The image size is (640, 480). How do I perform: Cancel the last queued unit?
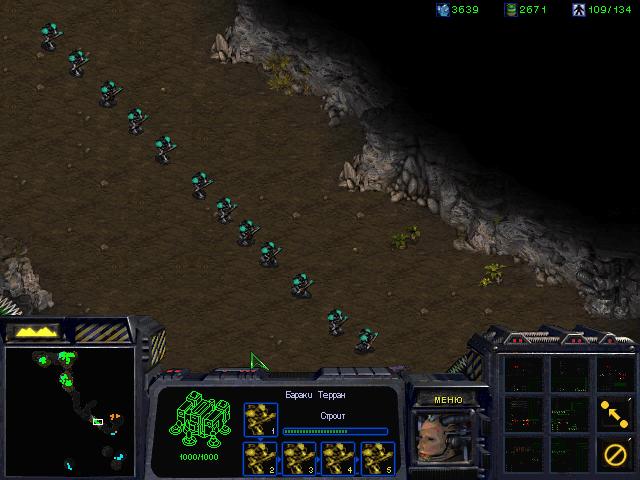click(614, 452)
